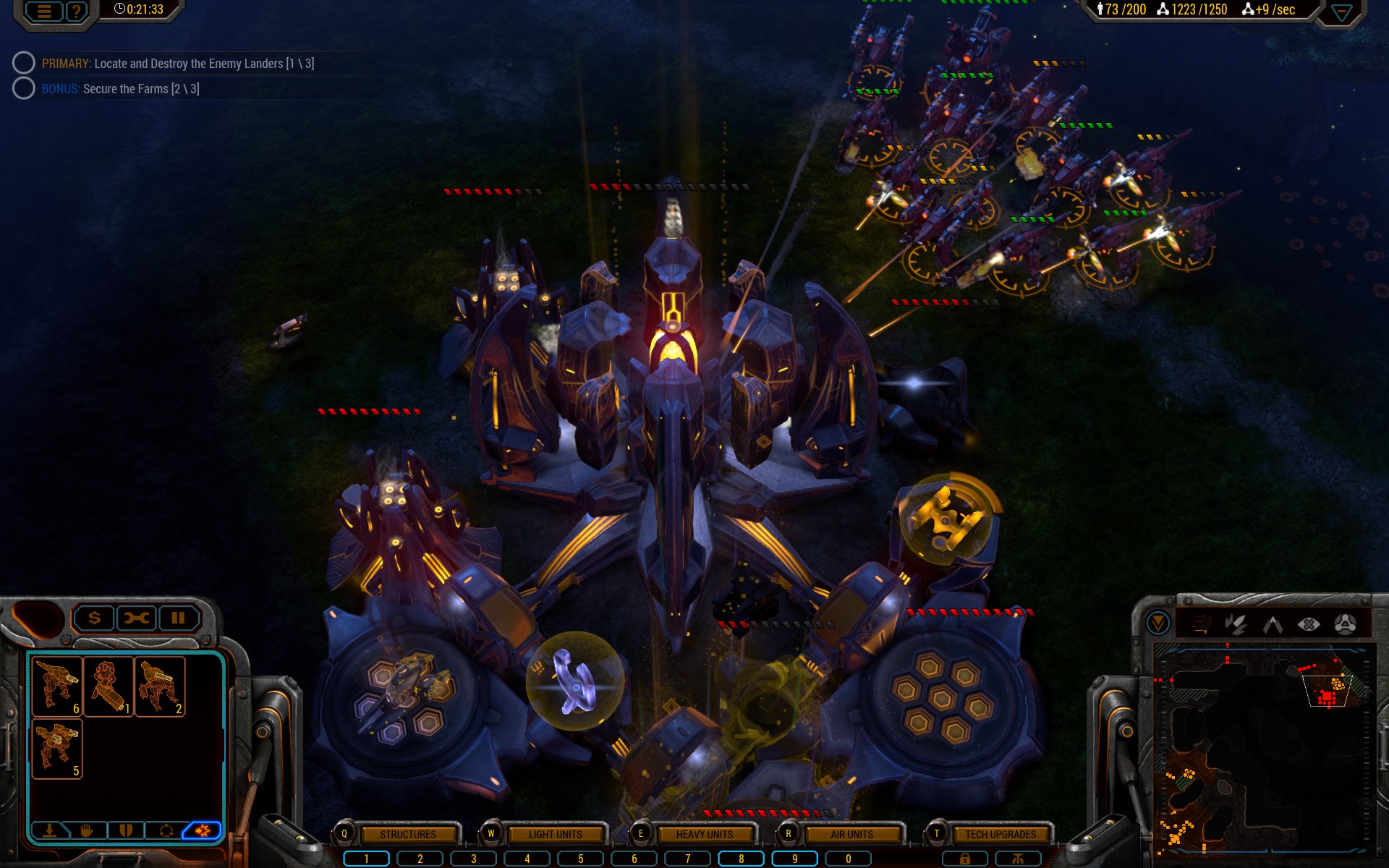
Task: Click the pause bars button
Action: (178, 618)
